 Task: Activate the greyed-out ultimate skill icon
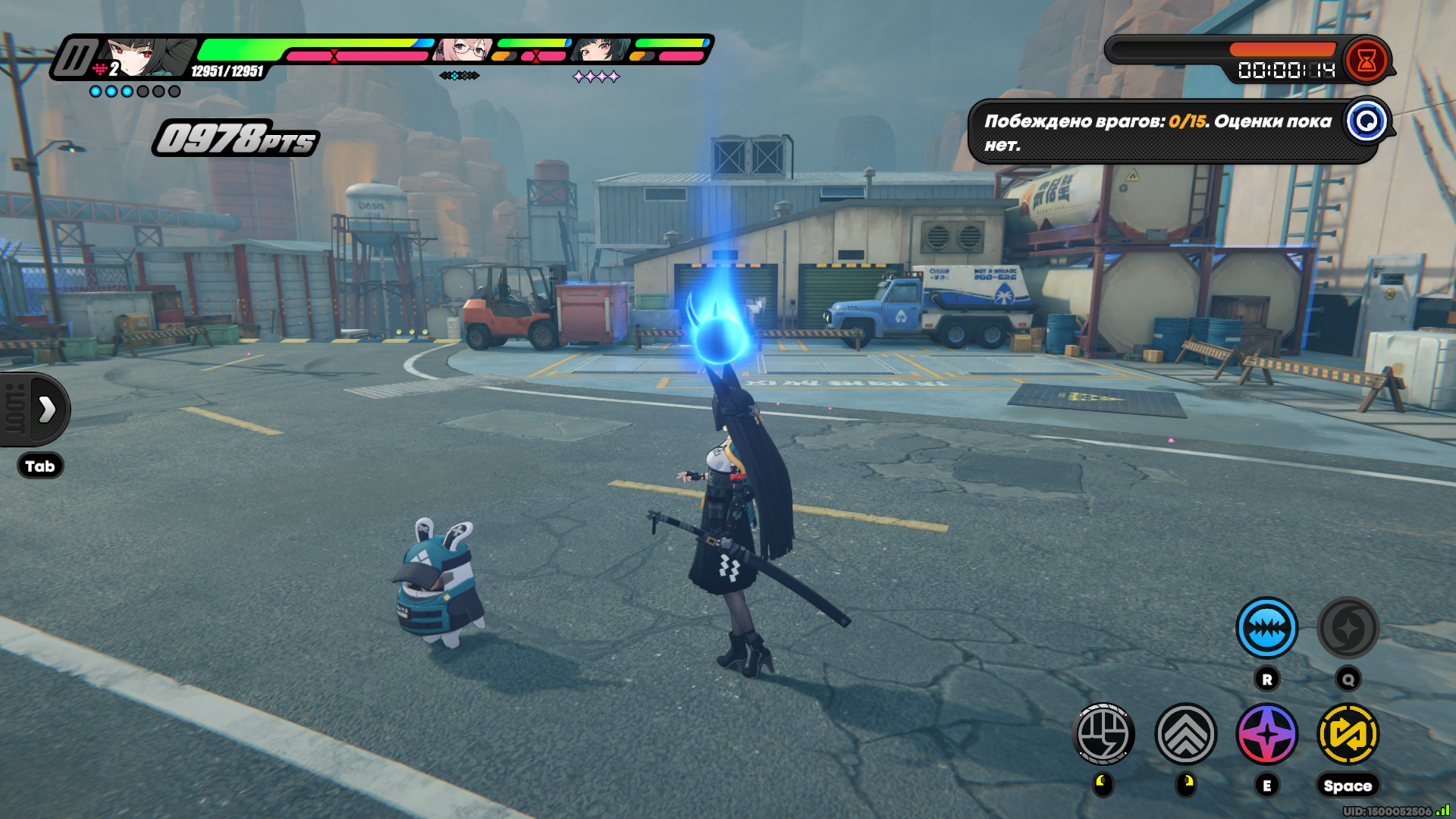tap(1348, 628)
